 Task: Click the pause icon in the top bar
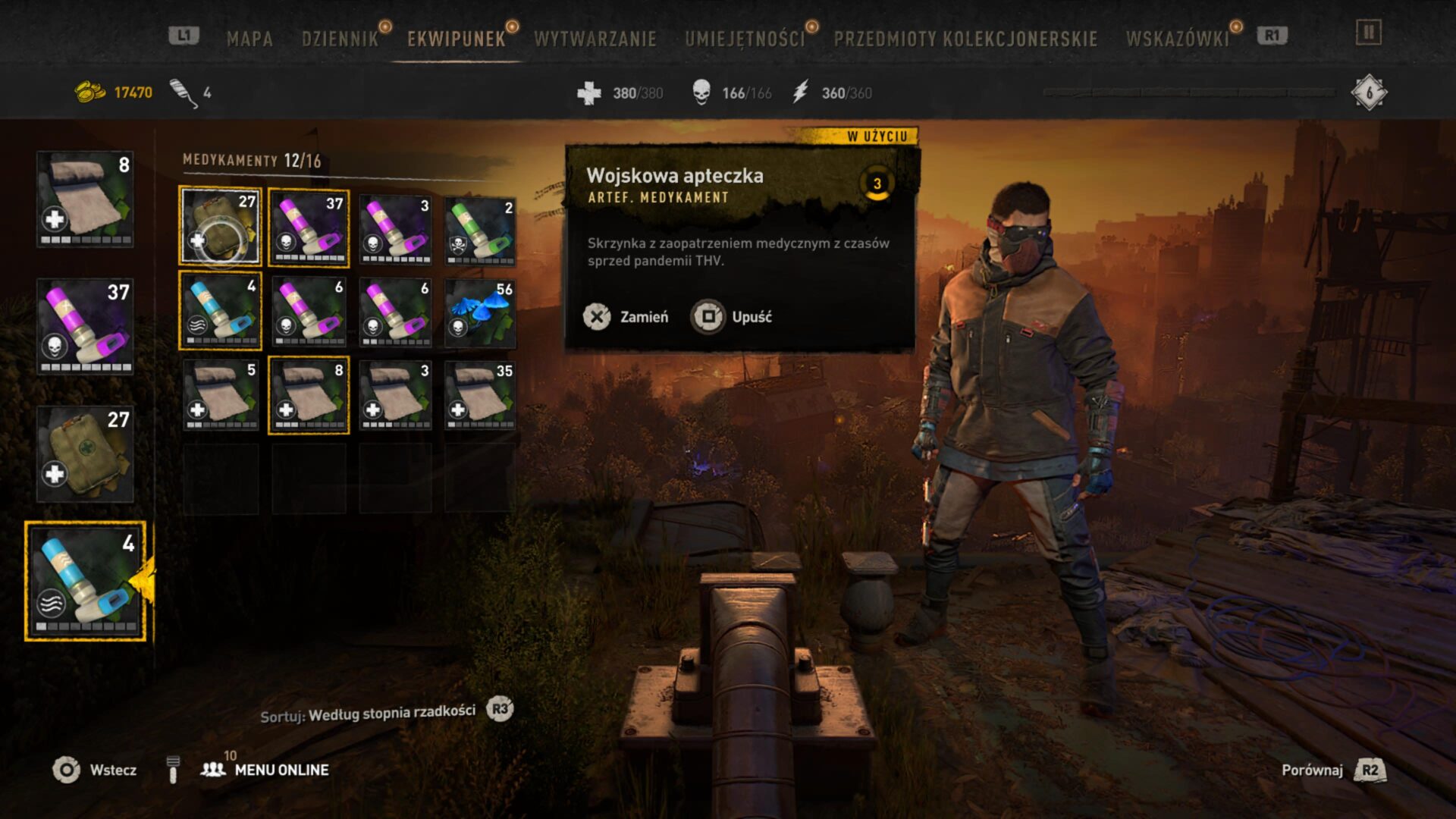tap(1368, 33)
